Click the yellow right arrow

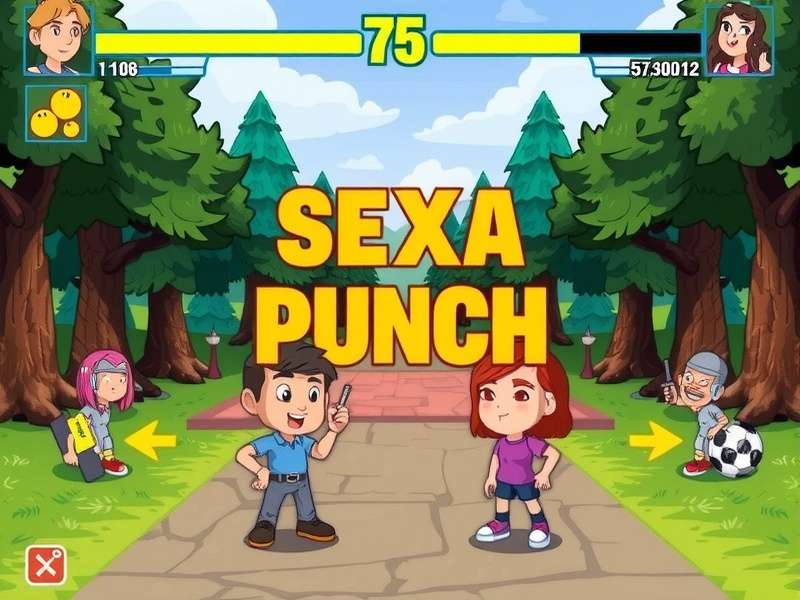[x=654, y=440]
